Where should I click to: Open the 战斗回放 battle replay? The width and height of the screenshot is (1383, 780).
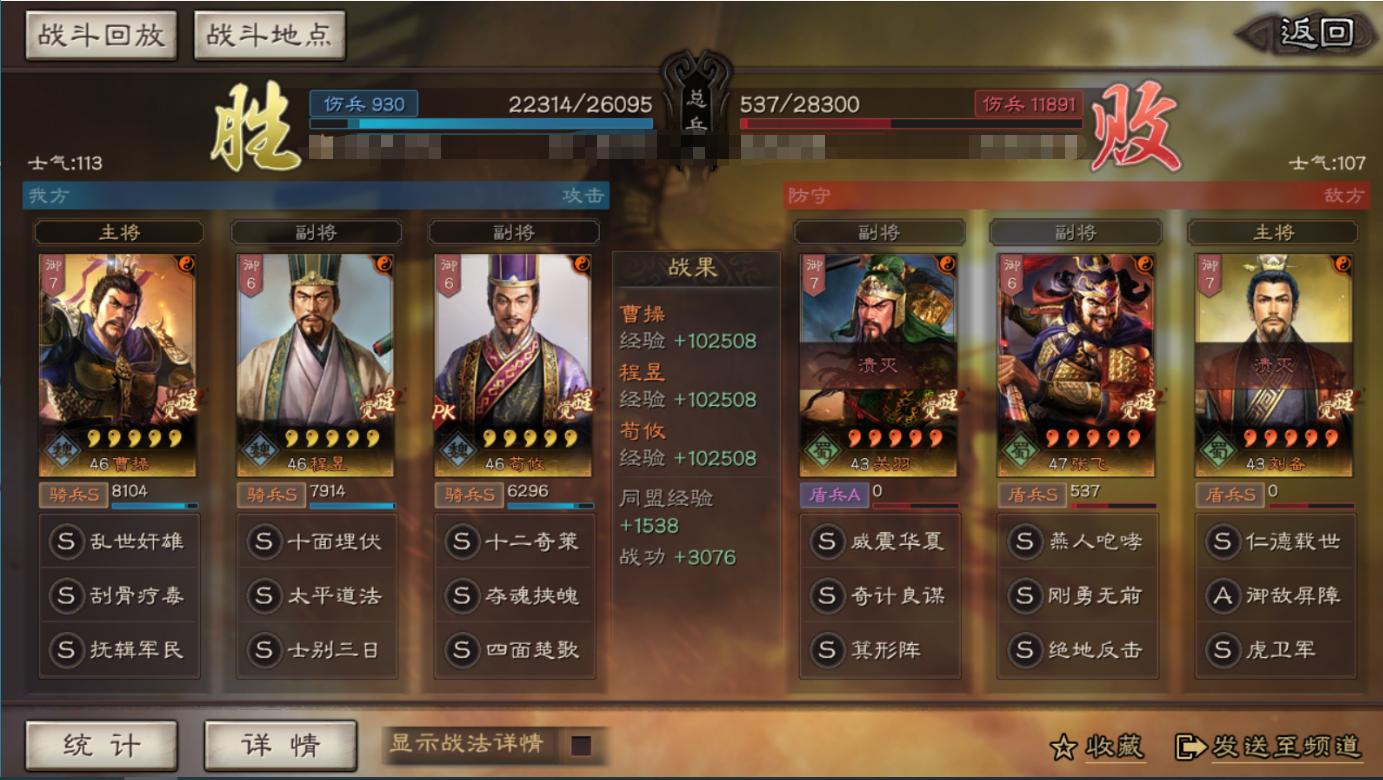point(99,33)
